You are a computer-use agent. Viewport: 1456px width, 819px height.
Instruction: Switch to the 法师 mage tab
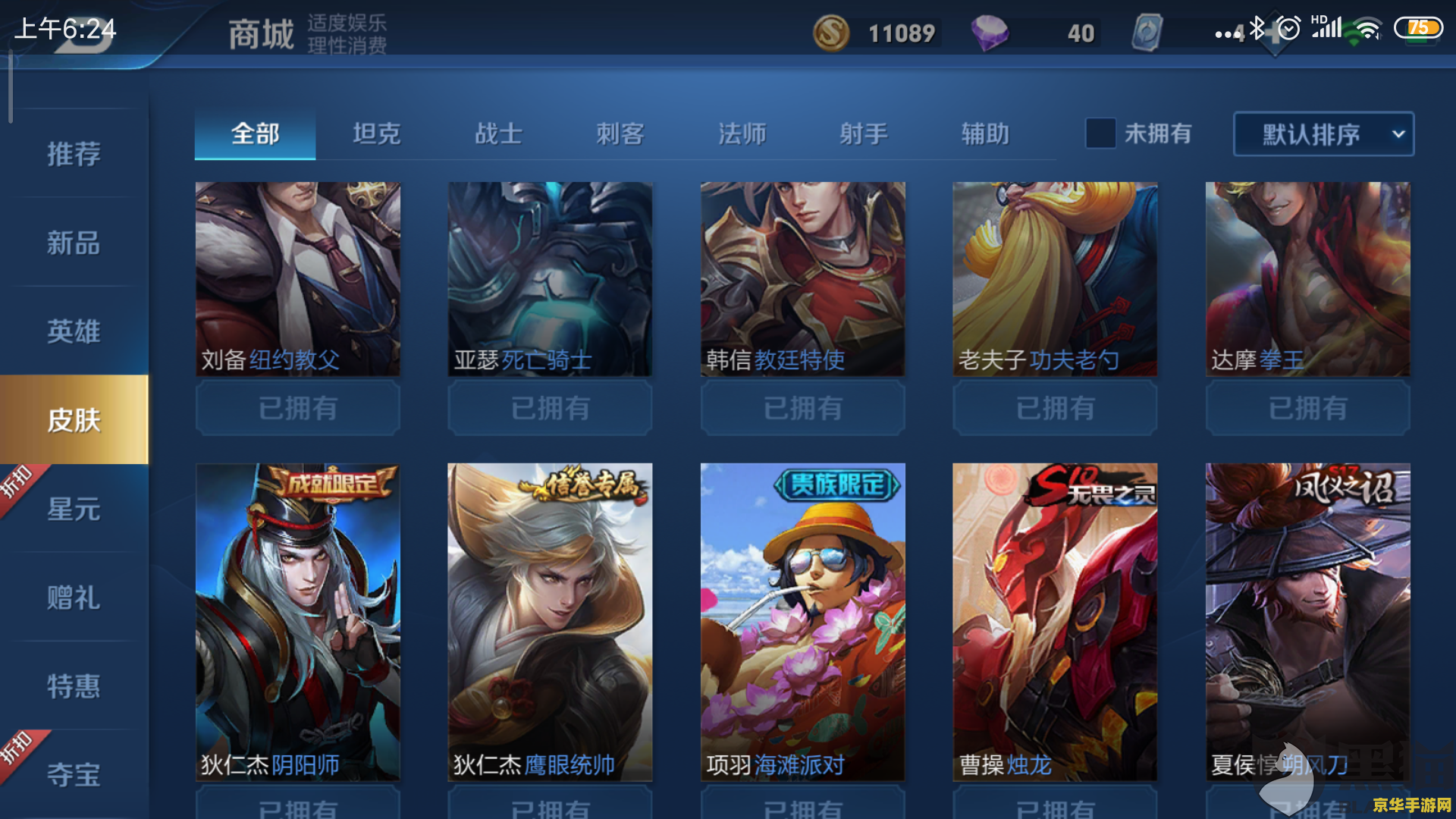[x=742, y=133]
